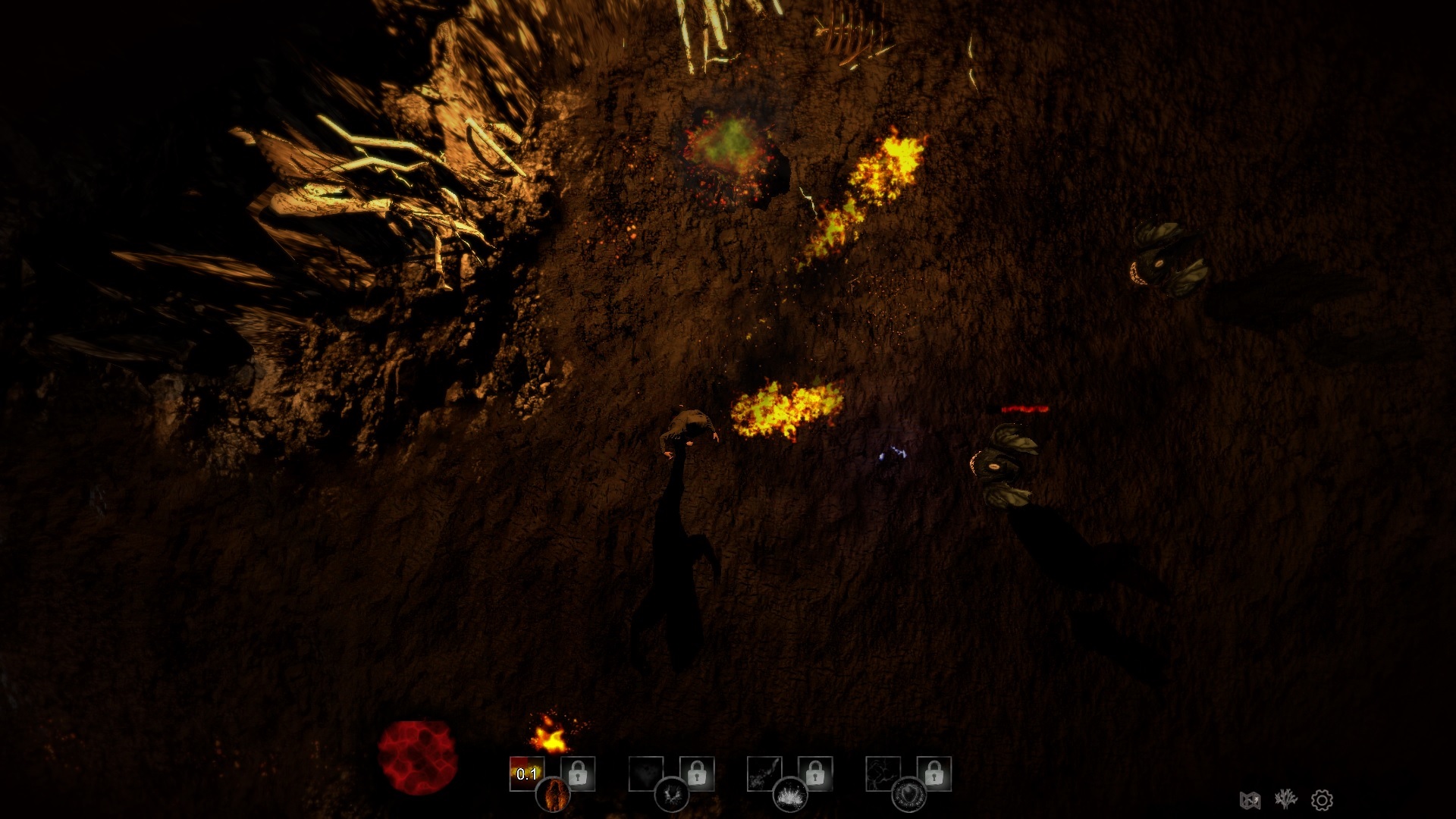
Task: Select the round shield ability icon
Action: click(x=908, y=795)
